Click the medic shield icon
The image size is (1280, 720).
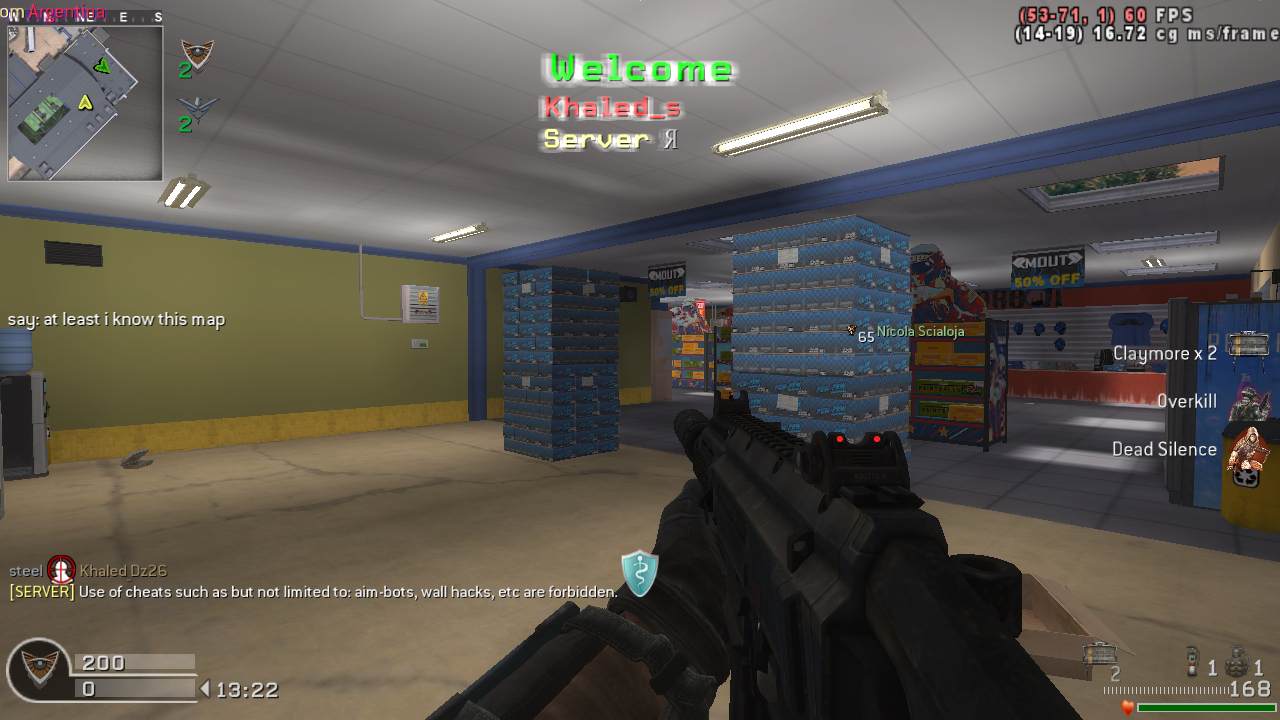[639, 572]
